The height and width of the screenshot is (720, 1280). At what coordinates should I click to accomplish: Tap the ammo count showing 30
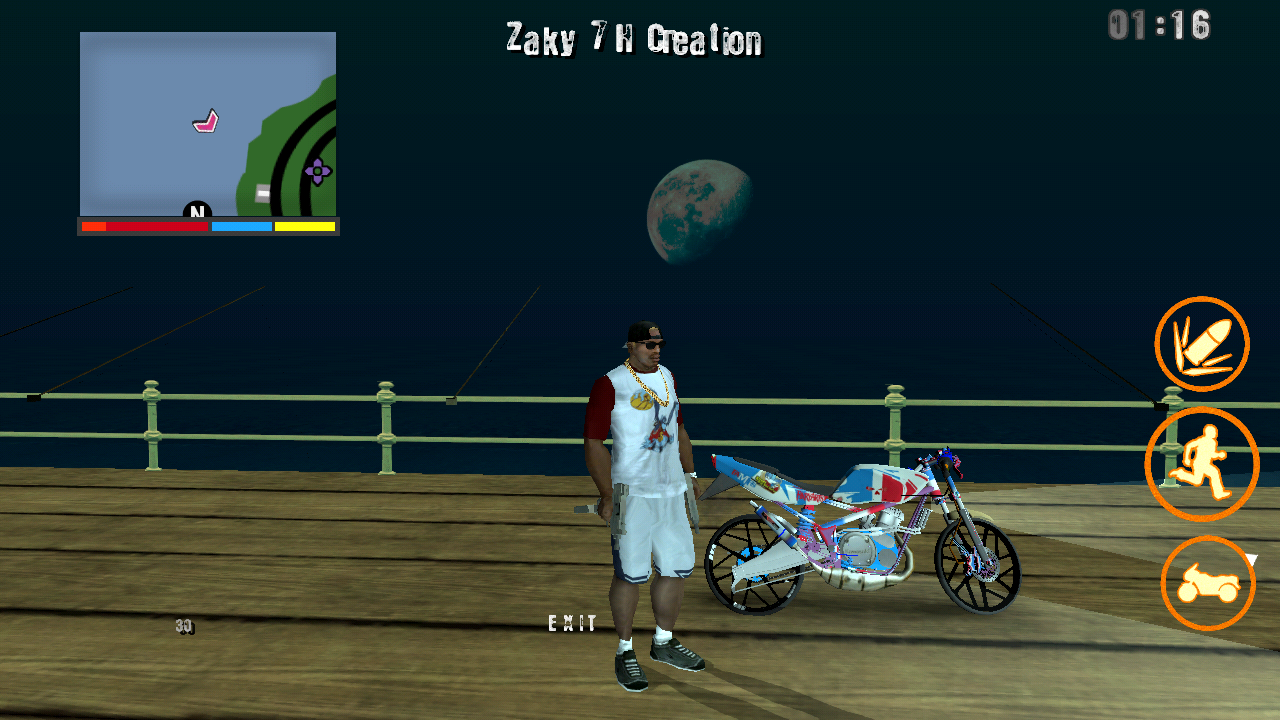tap(186, 627)
